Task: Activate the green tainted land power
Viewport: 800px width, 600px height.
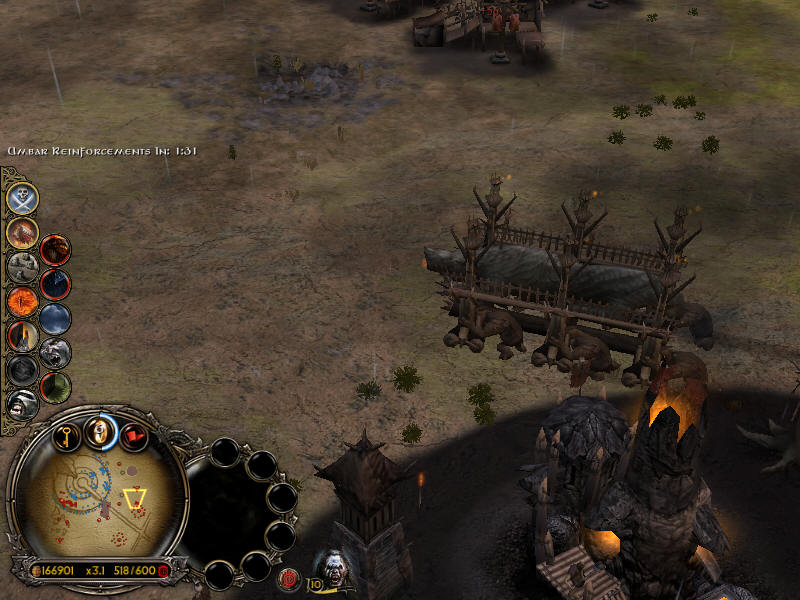Action: pyautogui.click(x=56, y=386)
